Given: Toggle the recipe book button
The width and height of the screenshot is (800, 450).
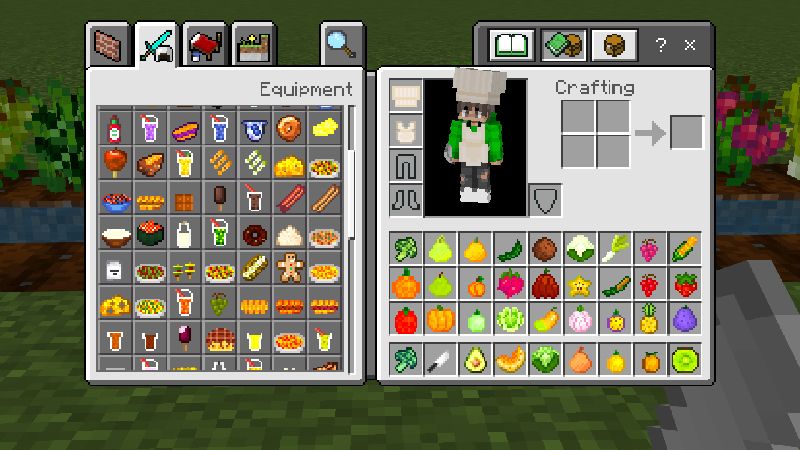Looking at the screenshot, I should coord(508,45).
